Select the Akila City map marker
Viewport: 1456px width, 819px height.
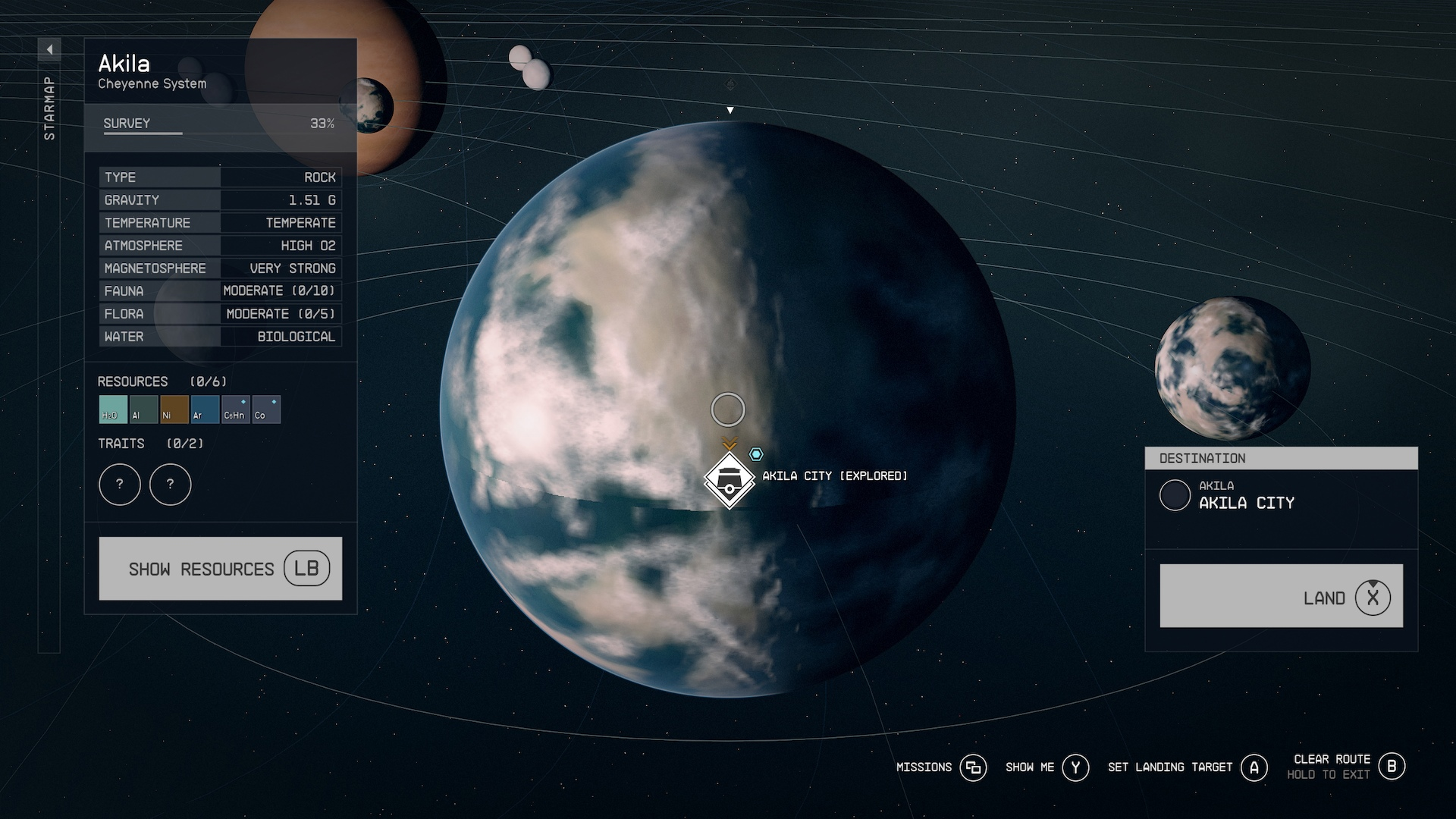tap(729, 481)
